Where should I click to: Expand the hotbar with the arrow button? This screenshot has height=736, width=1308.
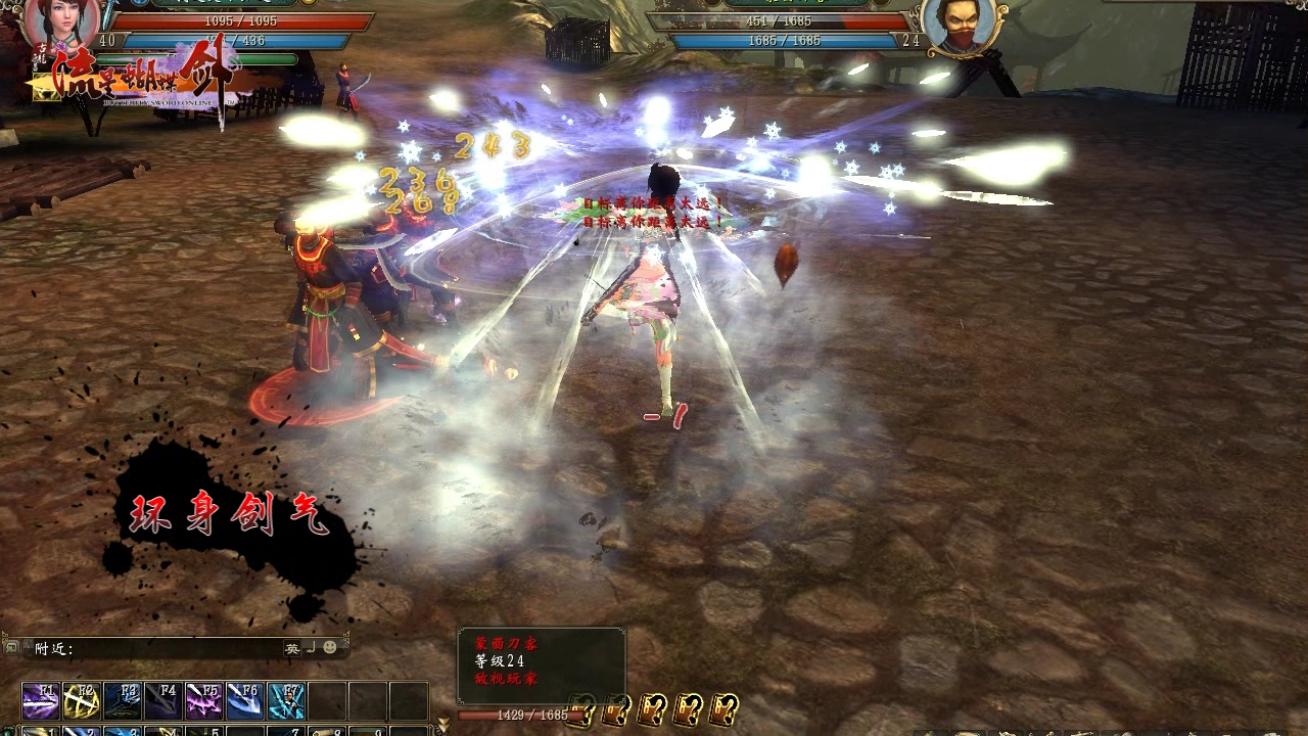coord(443,720)
